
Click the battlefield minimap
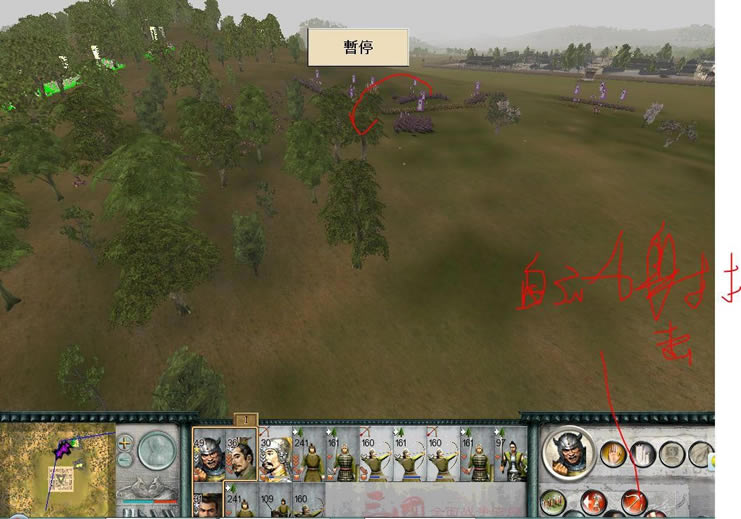pos(58,463)
